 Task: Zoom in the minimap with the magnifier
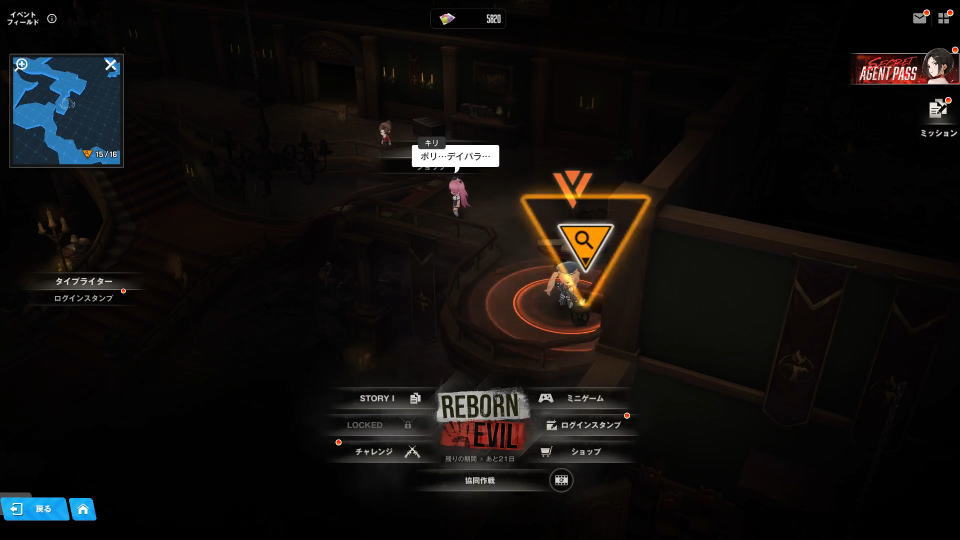click(x=22, y=65)
